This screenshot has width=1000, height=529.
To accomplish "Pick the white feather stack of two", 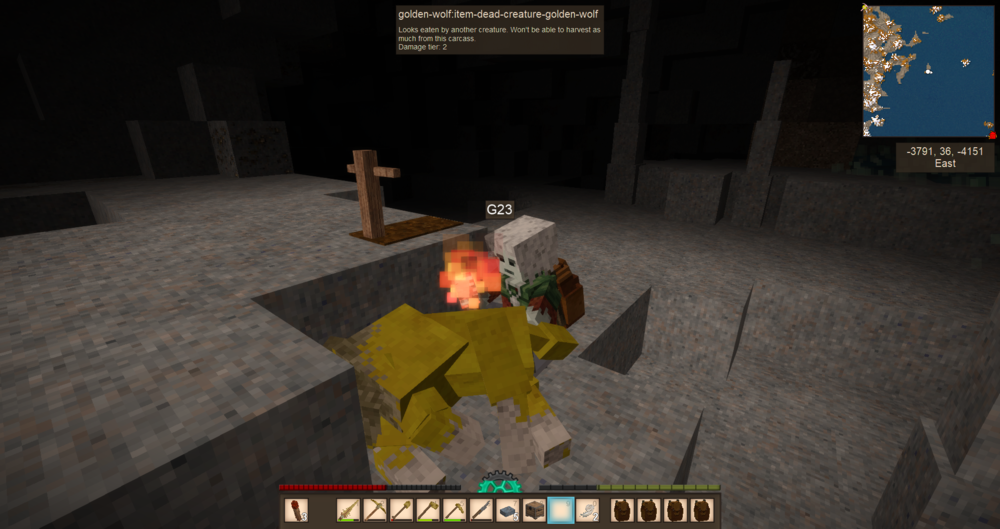I will (x=588, y=510).
